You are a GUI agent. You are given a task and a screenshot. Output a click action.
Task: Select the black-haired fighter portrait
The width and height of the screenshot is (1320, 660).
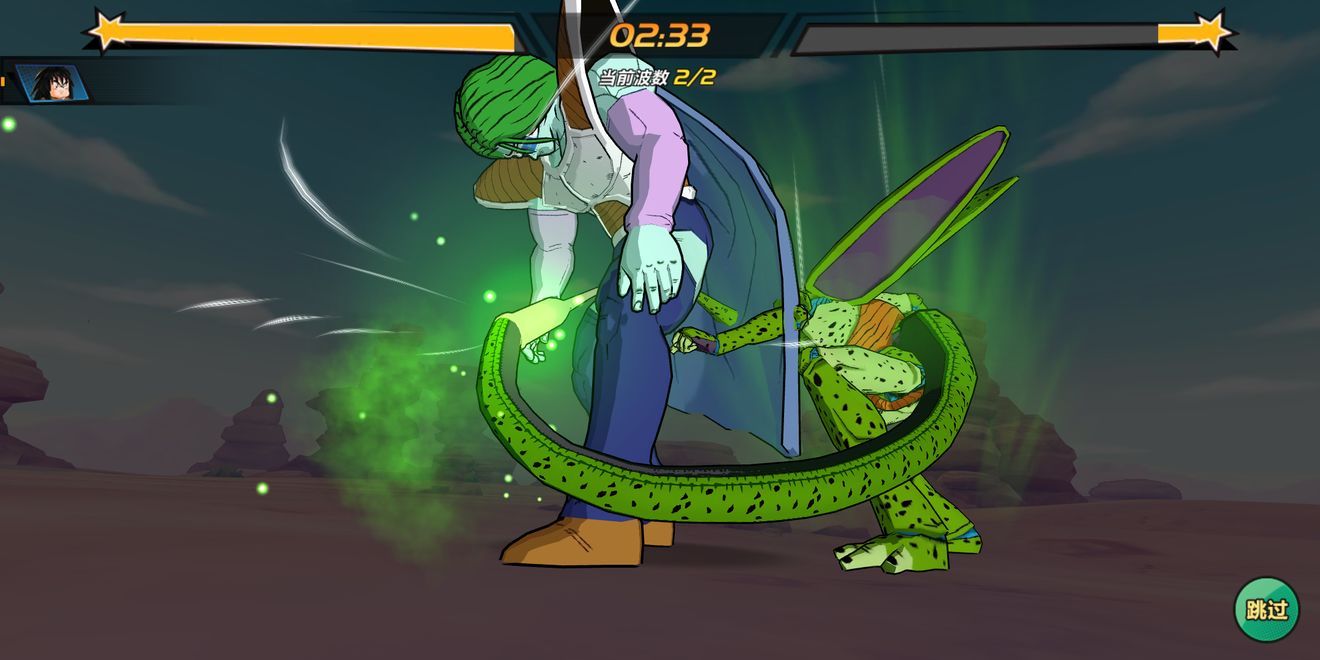tap(51, 83)
